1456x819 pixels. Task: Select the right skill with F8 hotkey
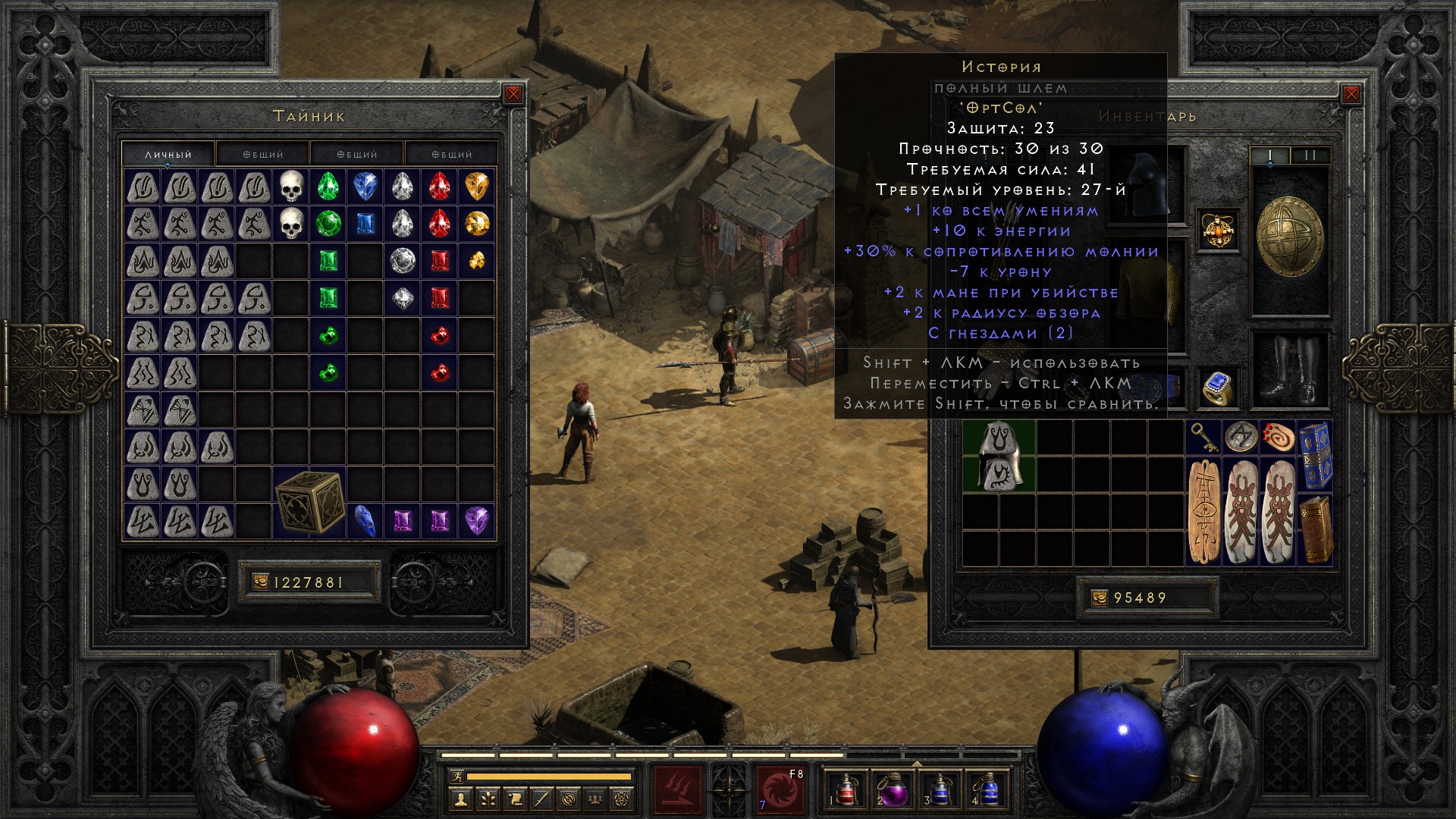click(781, 790)
